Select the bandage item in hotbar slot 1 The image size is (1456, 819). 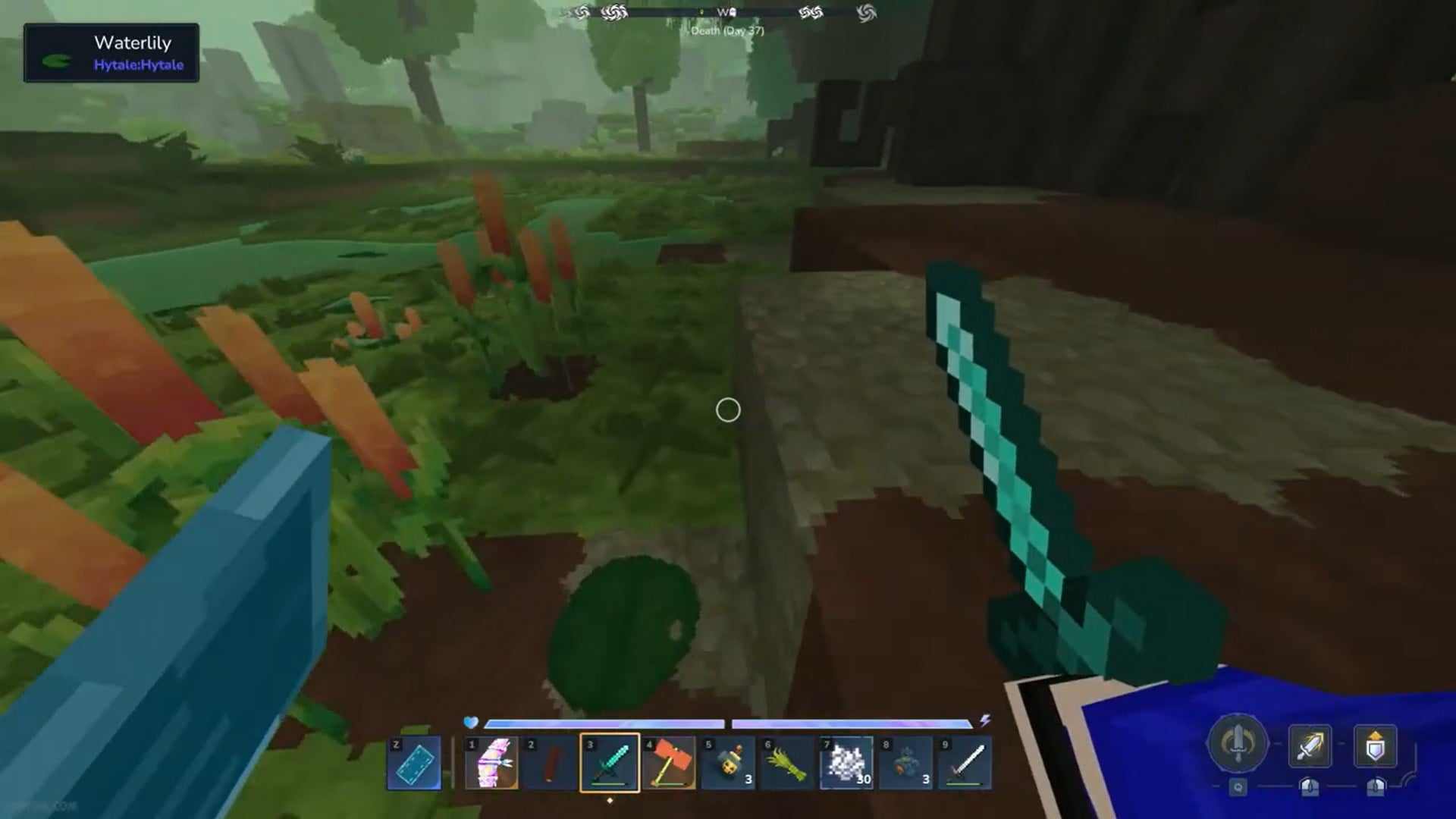pyautogui.click(x=491, y=762)
